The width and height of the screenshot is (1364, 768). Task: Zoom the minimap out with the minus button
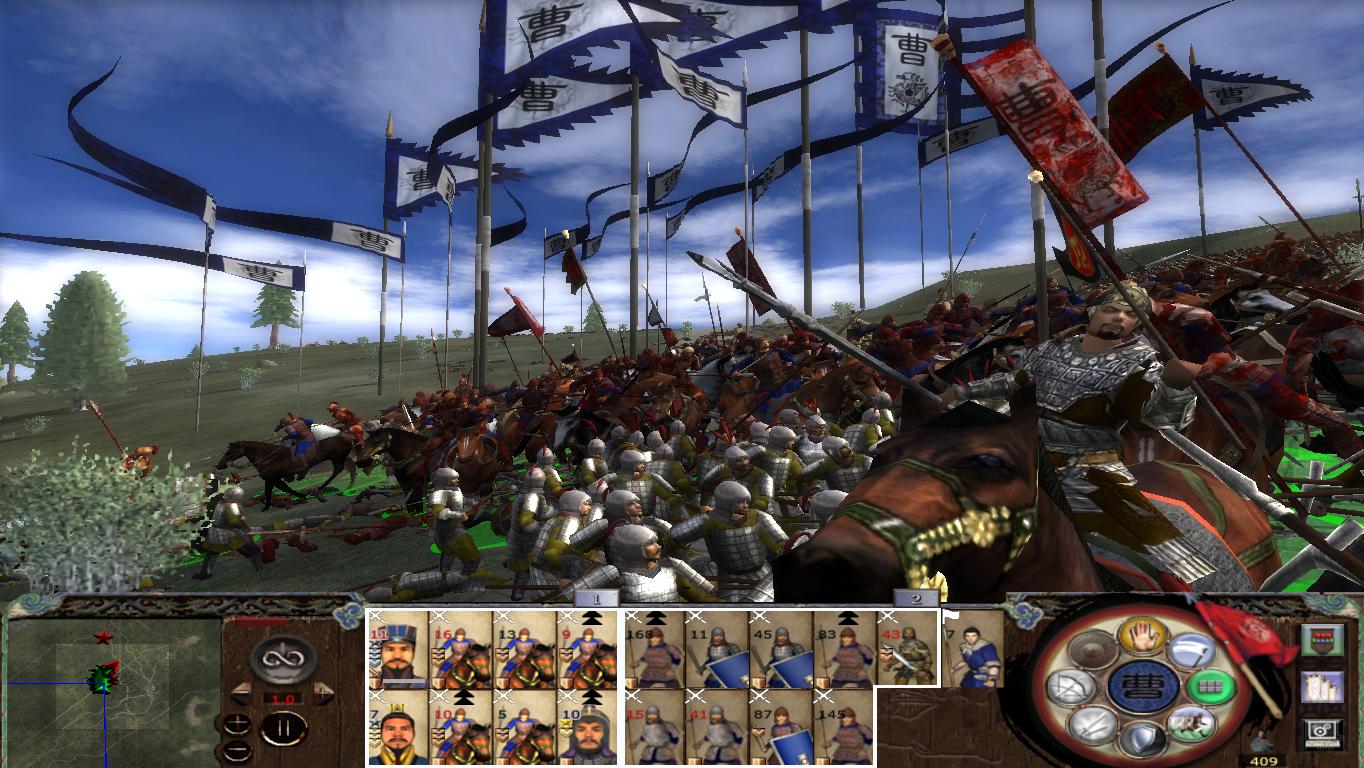coord(238,750)
